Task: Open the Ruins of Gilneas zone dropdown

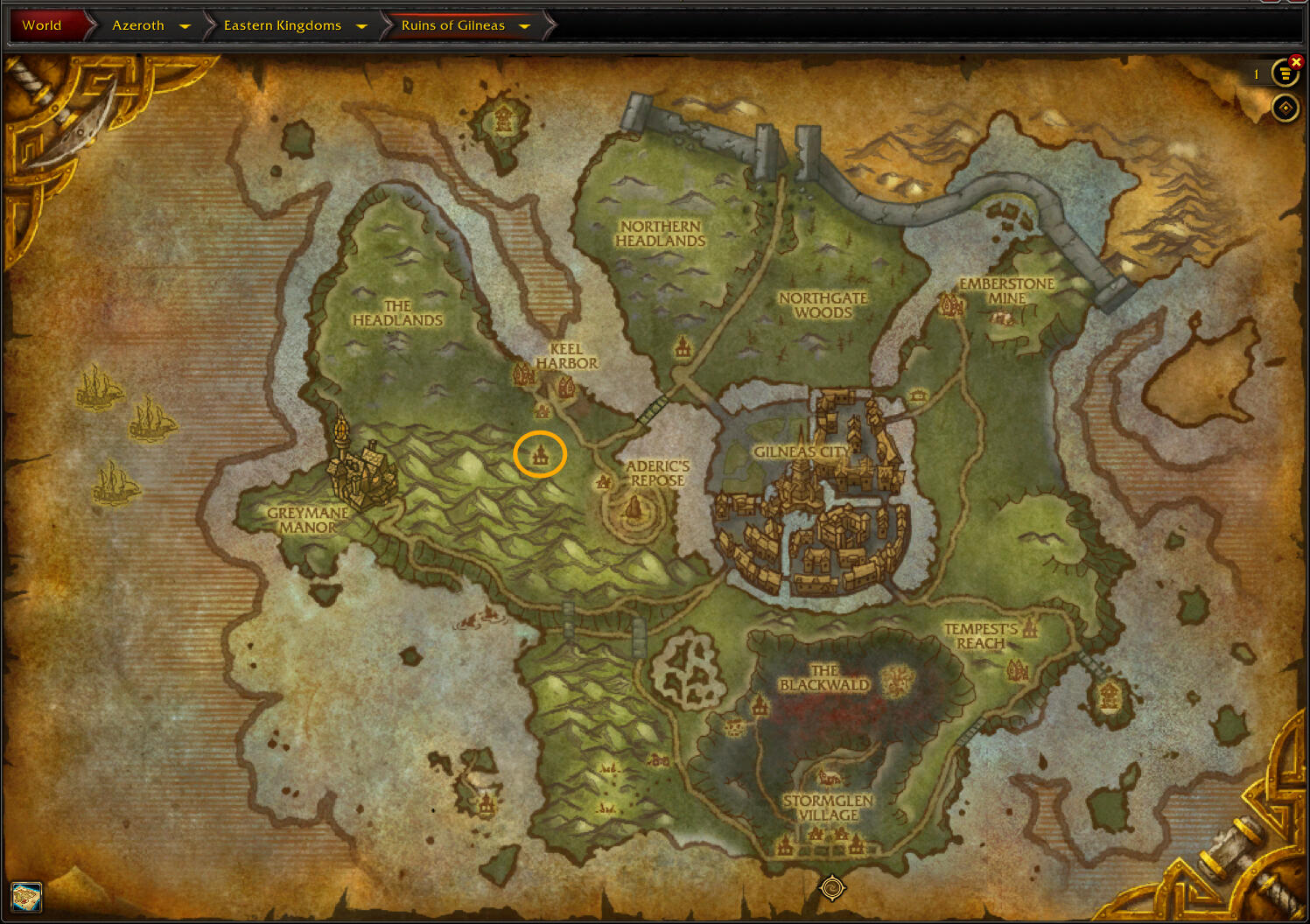Action: point(525,26)
